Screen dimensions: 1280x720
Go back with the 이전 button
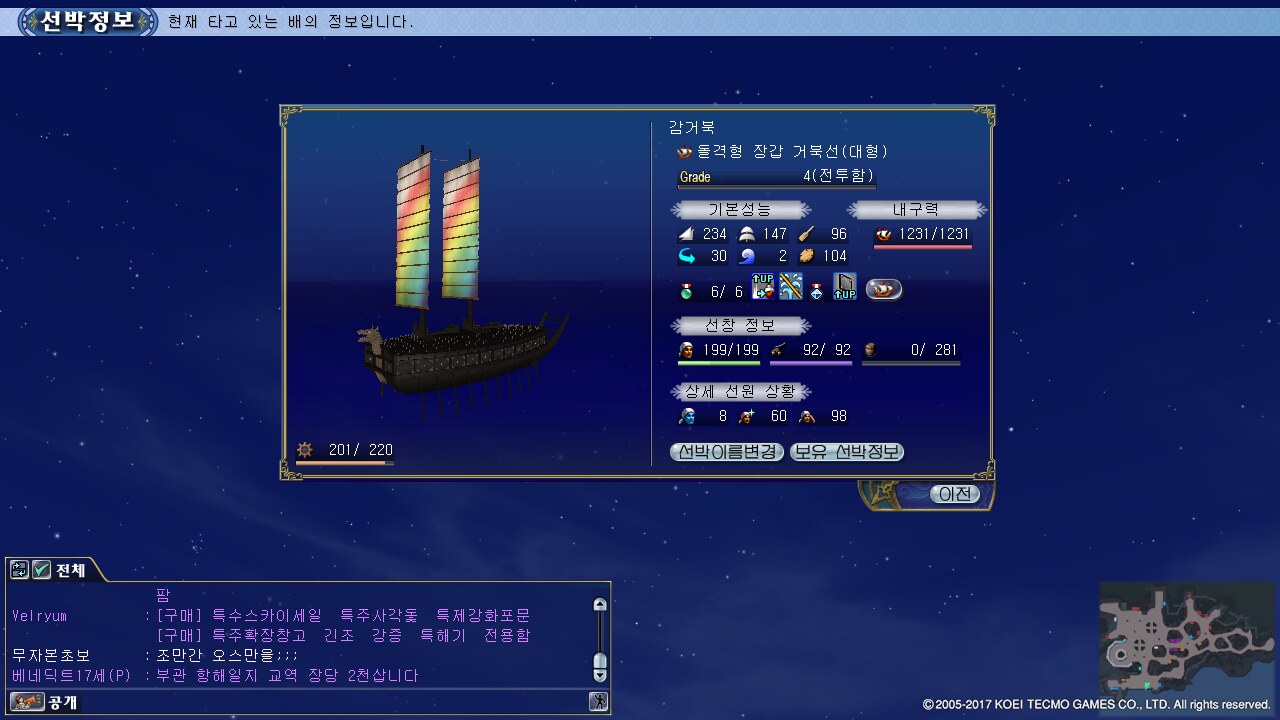pos(954,494)
